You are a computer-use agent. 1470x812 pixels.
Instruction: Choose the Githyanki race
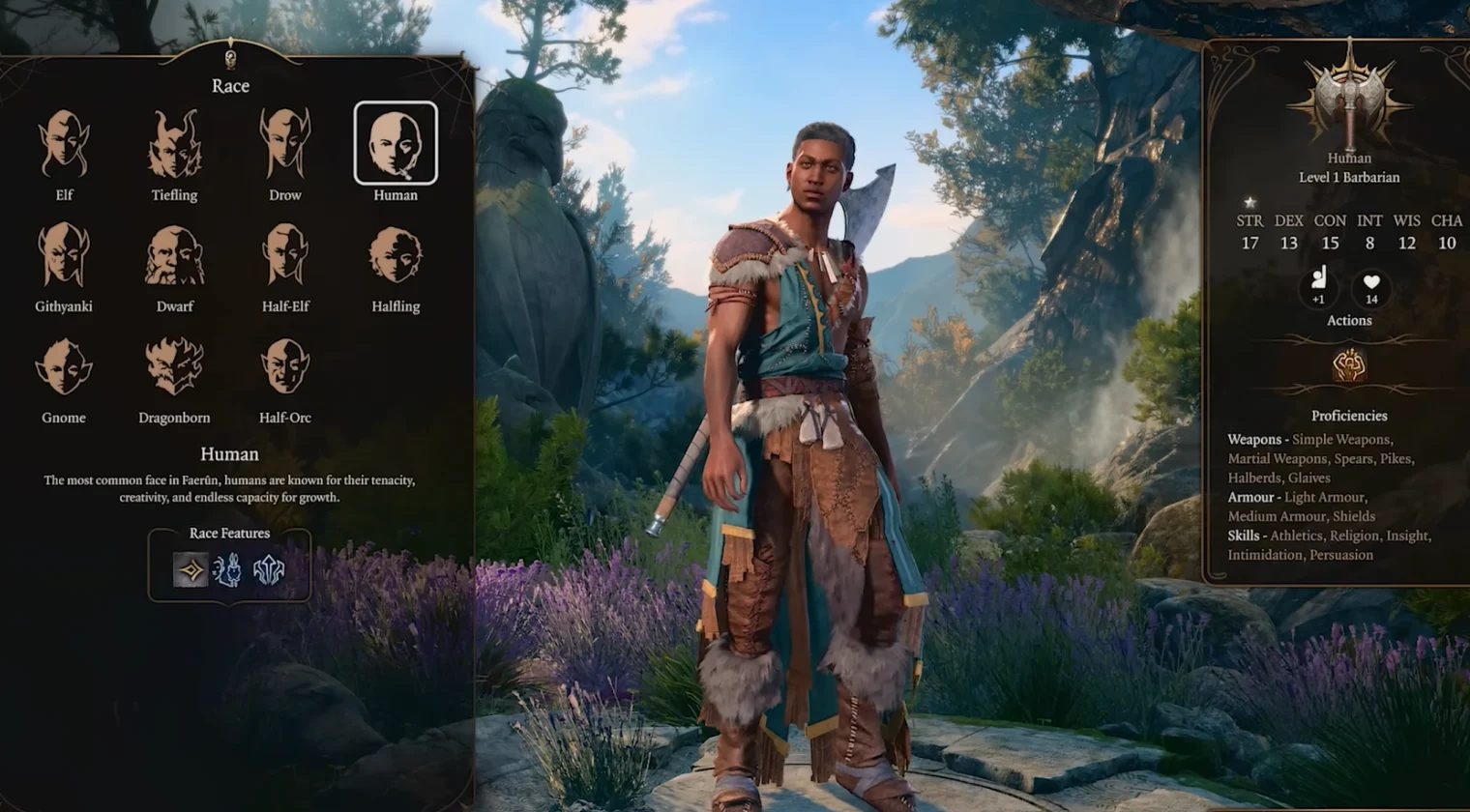[x=64, y=256]
